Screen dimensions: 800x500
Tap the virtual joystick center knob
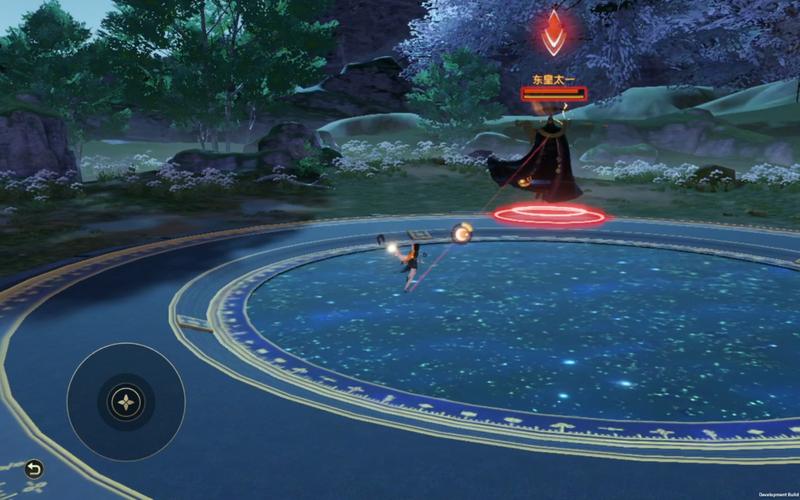coord(126,402)
